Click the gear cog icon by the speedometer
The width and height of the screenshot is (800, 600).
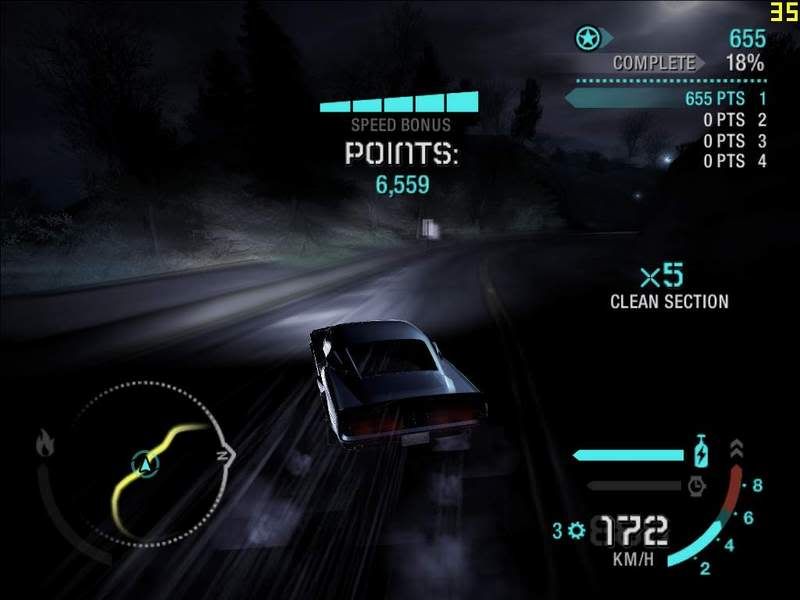(x=576, y=529)
